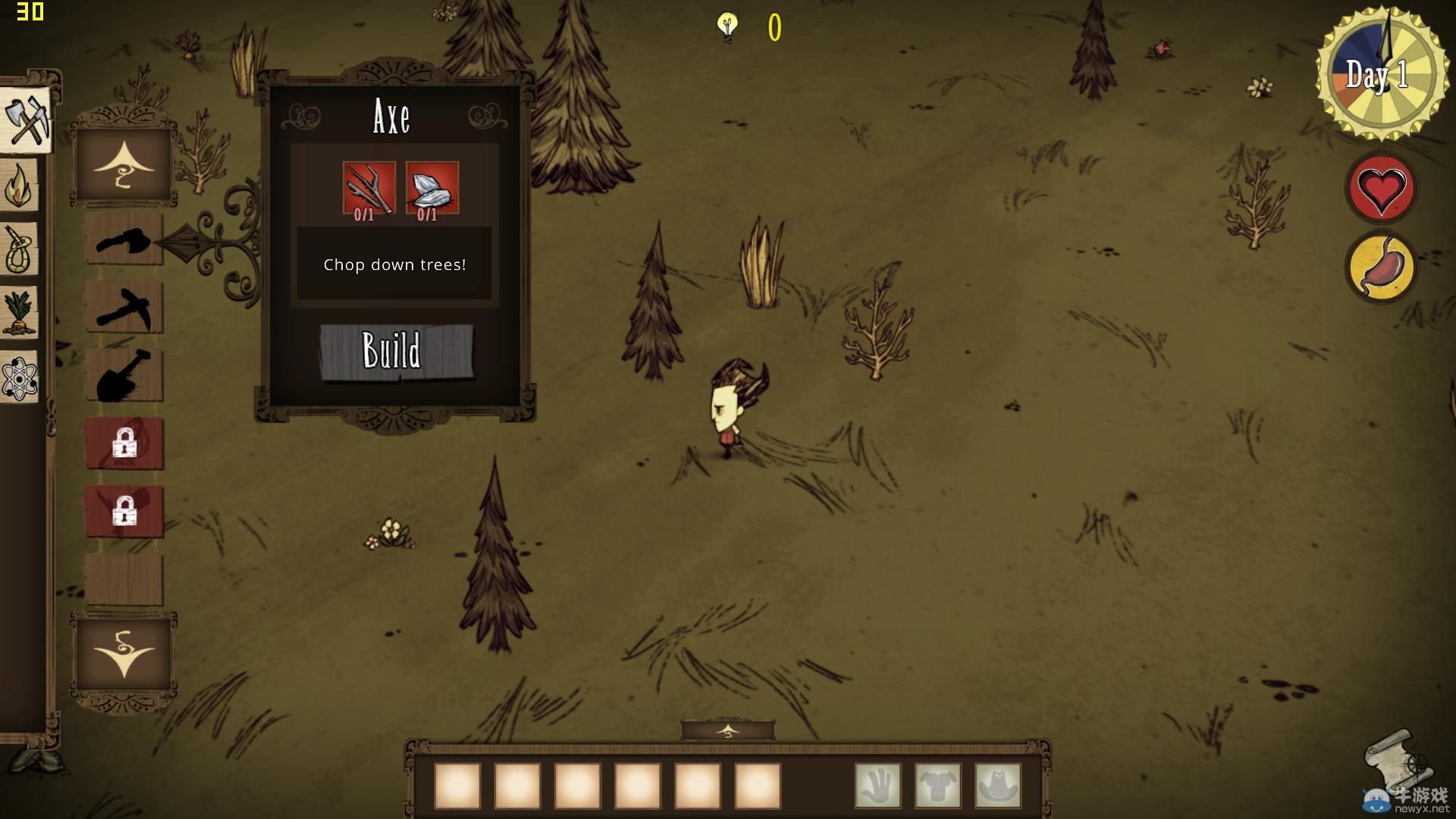
Task: Click the Day 1 clock dial
Action: coord(1378,74)
